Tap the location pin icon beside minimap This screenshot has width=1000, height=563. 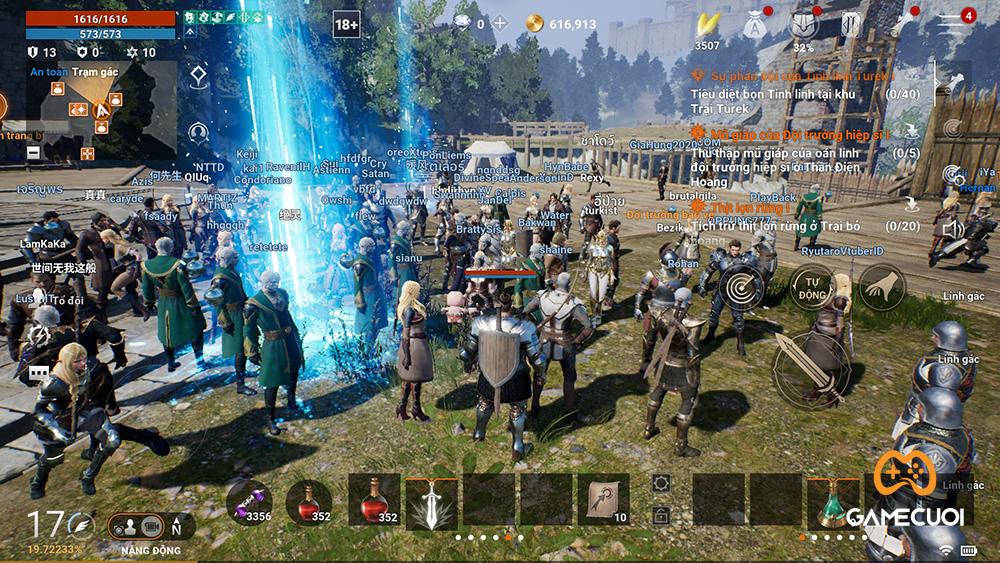pos(199,76)
